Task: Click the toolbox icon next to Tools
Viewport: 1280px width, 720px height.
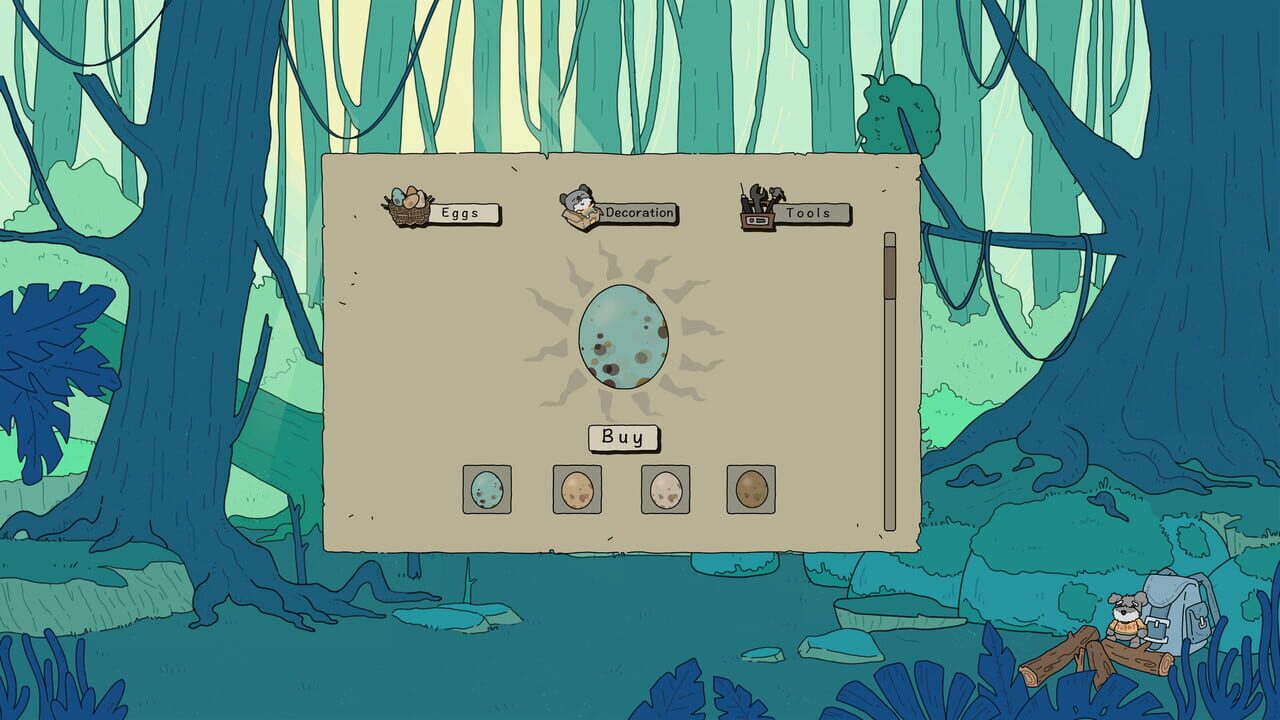Action: (757, 207)
